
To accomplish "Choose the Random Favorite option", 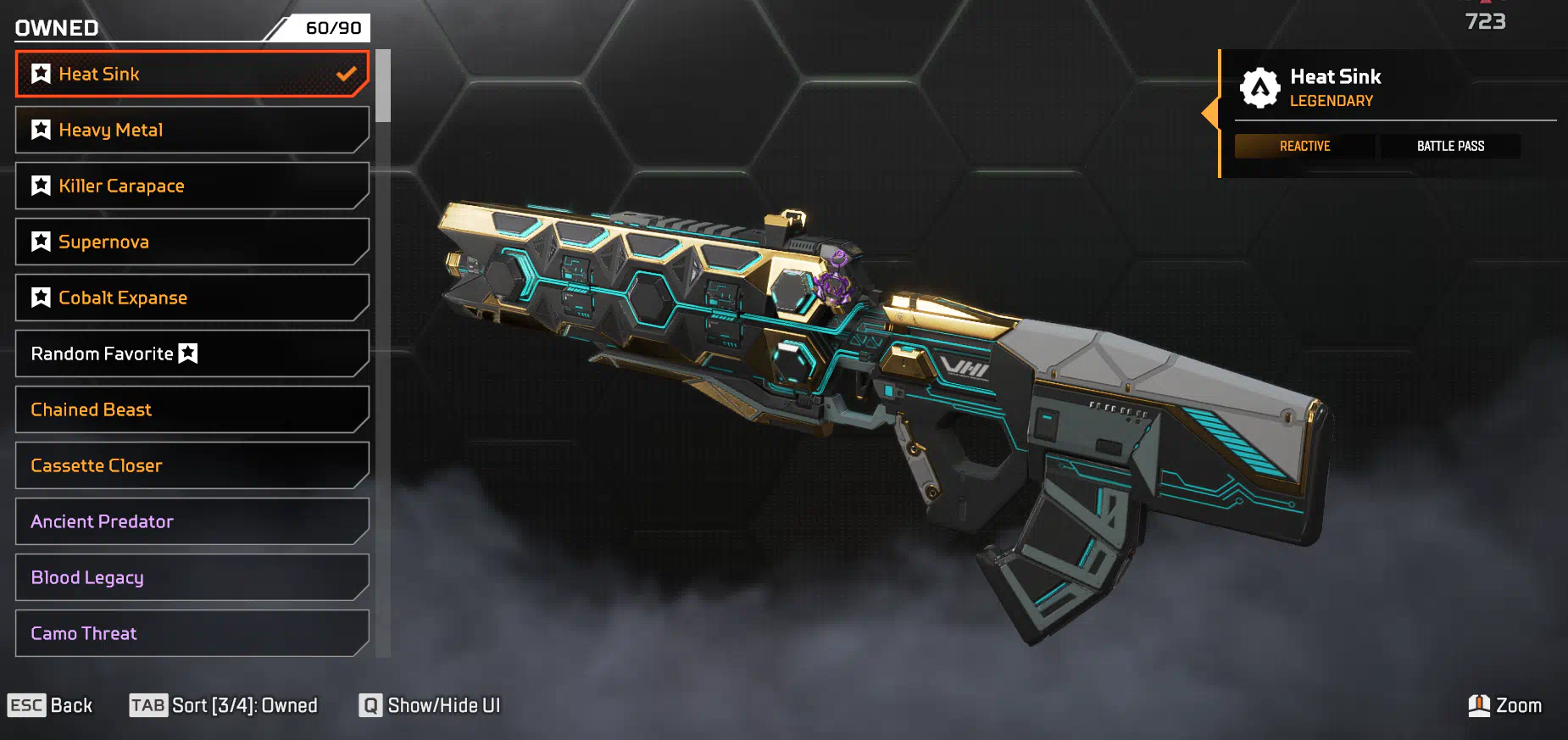I will click(x=192, y=353).
